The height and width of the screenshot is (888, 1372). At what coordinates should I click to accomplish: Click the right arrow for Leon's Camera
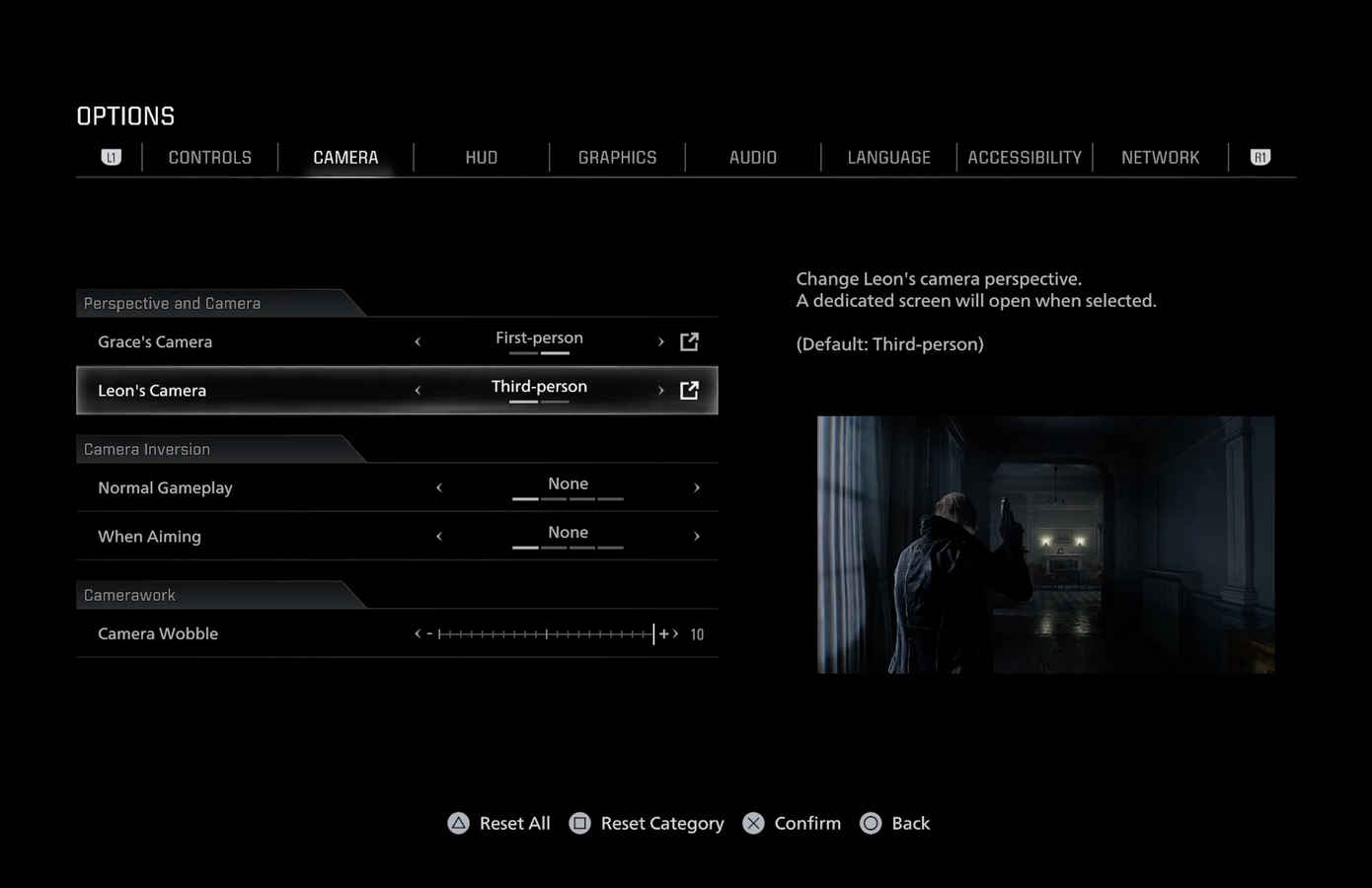point(661,391)
